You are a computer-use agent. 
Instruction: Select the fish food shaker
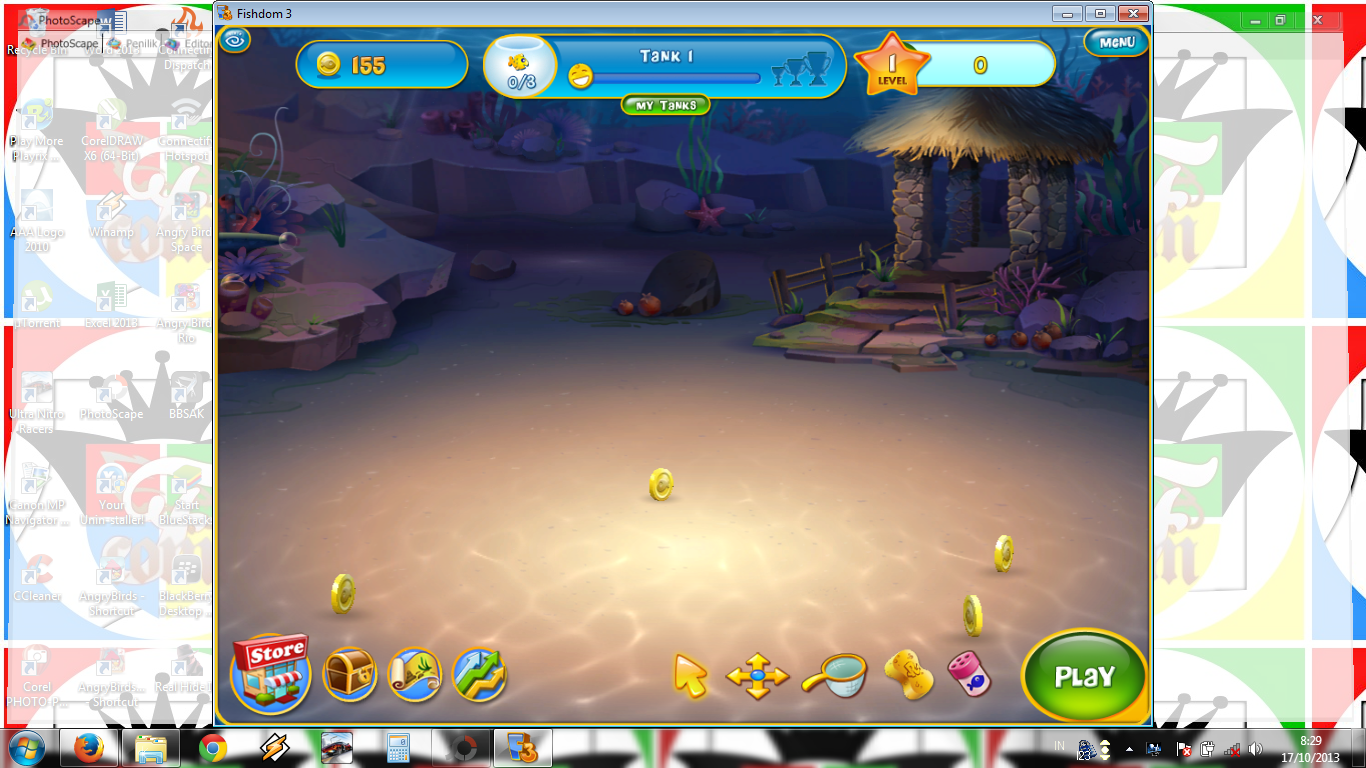[969, 676]
